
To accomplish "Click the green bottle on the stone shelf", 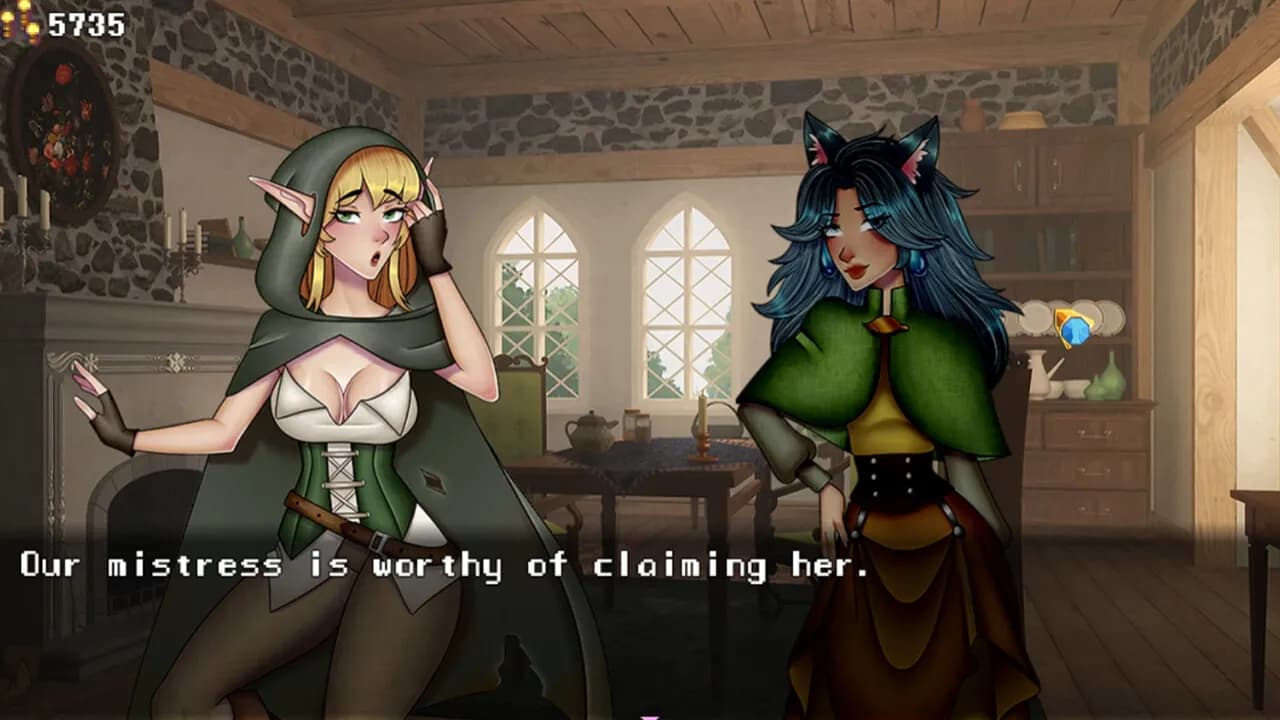I will coord(240,240).
